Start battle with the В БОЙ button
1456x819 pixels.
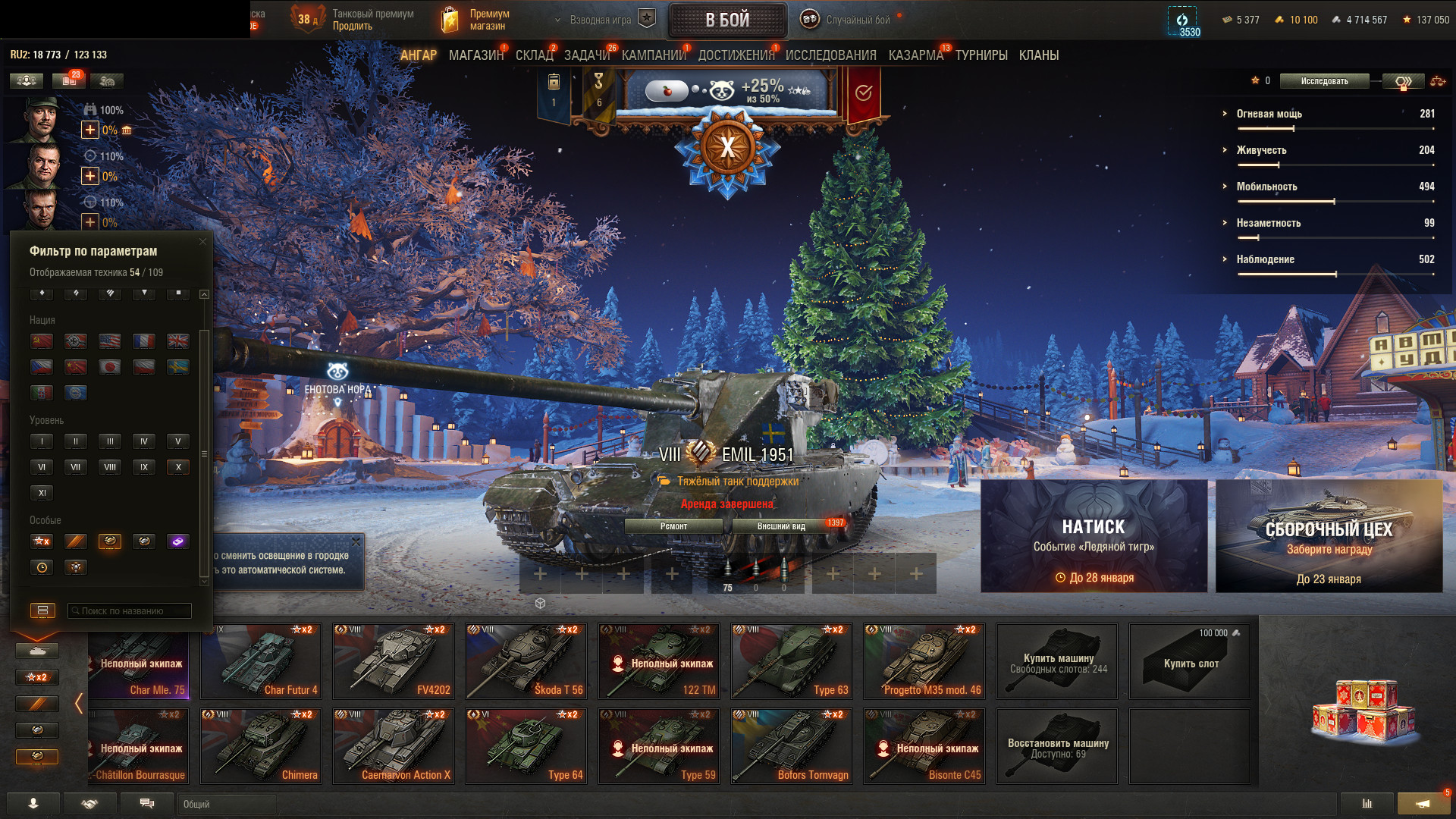(x=726, y=20)
